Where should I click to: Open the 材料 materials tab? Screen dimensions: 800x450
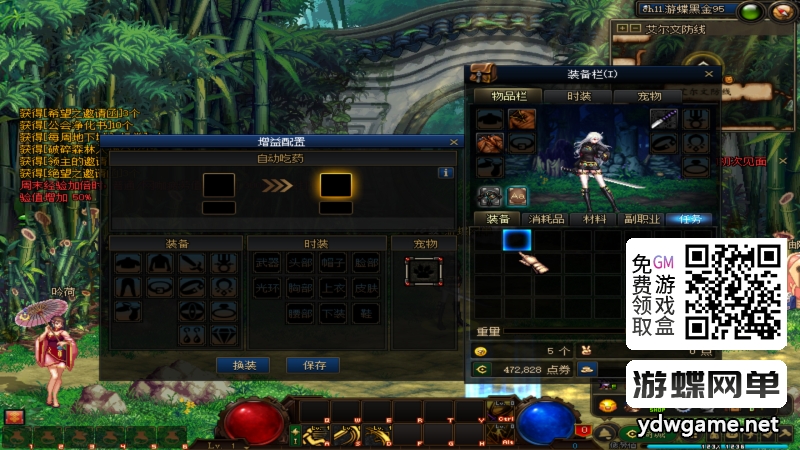595,219
